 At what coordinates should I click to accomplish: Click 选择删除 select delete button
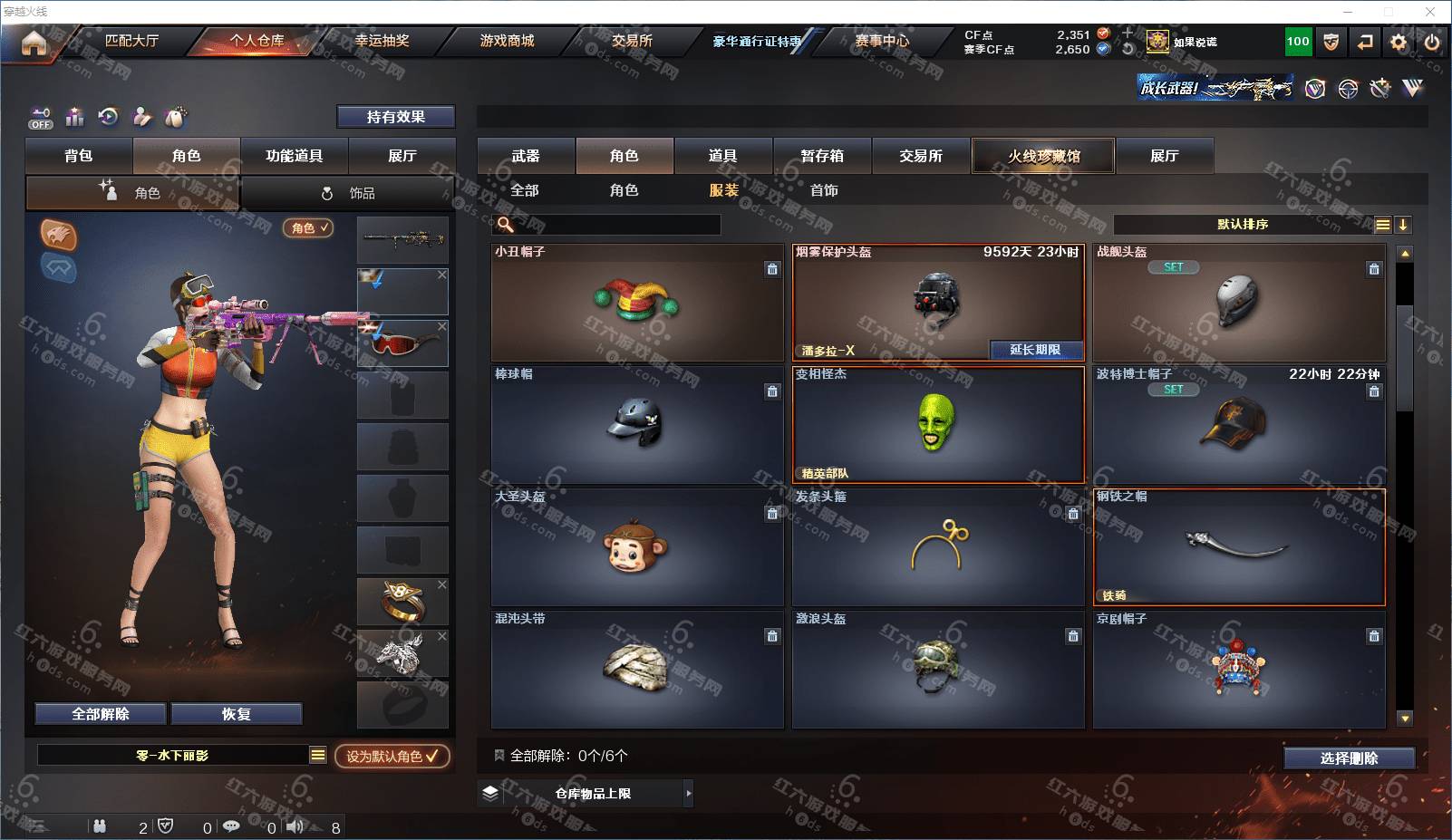pyautogui.click(x=1349, y=758)
